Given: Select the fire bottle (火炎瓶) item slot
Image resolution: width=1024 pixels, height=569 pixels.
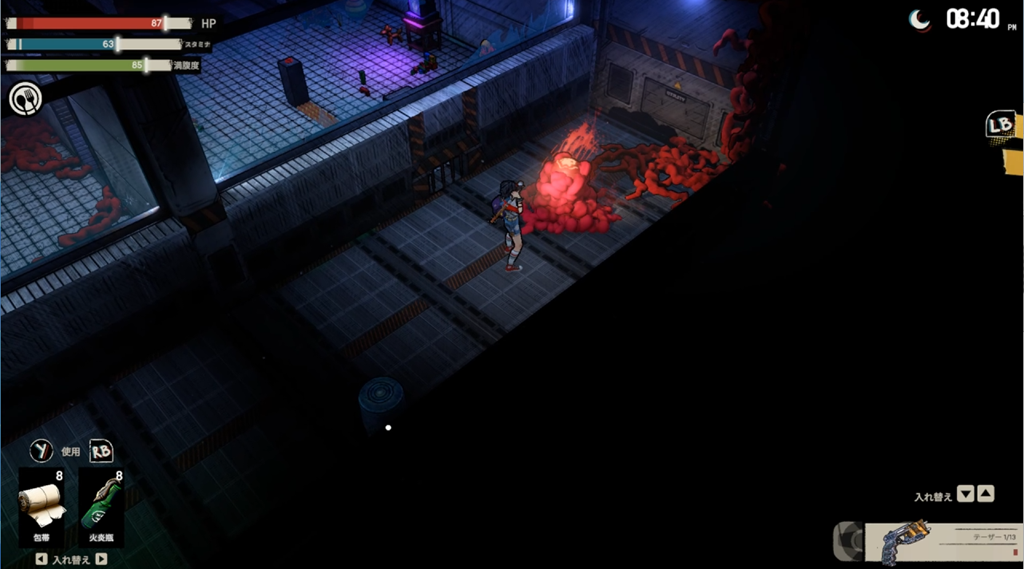Looking at the screenshot, I should click(x=101, y=505).
